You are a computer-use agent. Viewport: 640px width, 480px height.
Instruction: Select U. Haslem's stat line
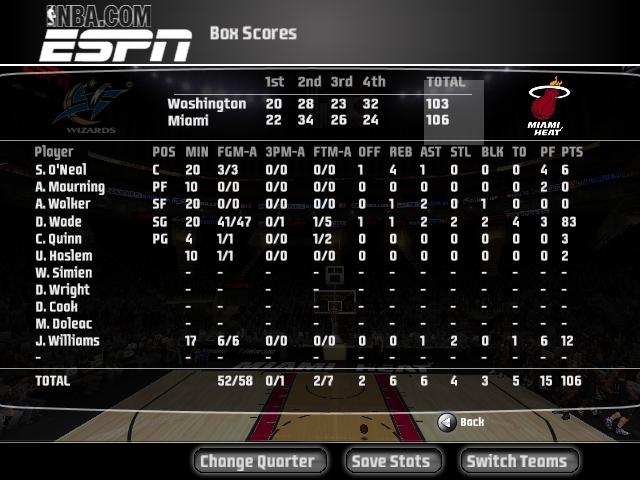pos(62,256)
